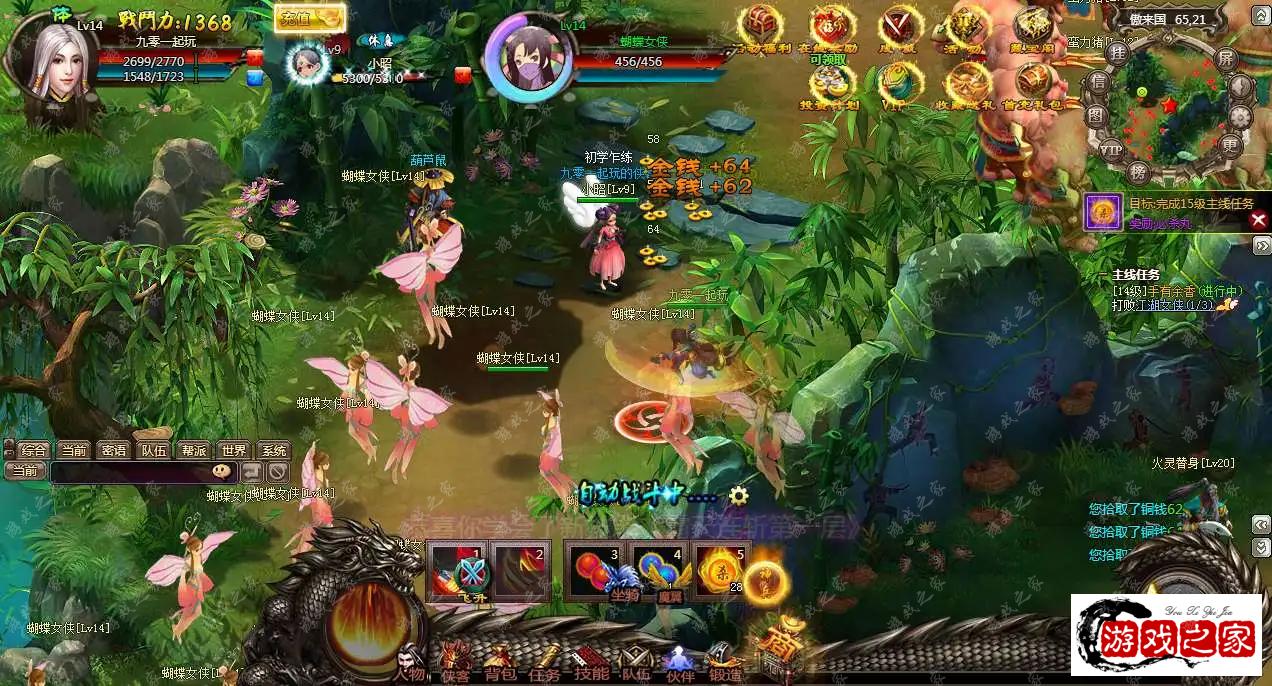This screenshot has width=1272, height=686.
Task: Click the 充值 recharge button
Action: pos(310,18)
